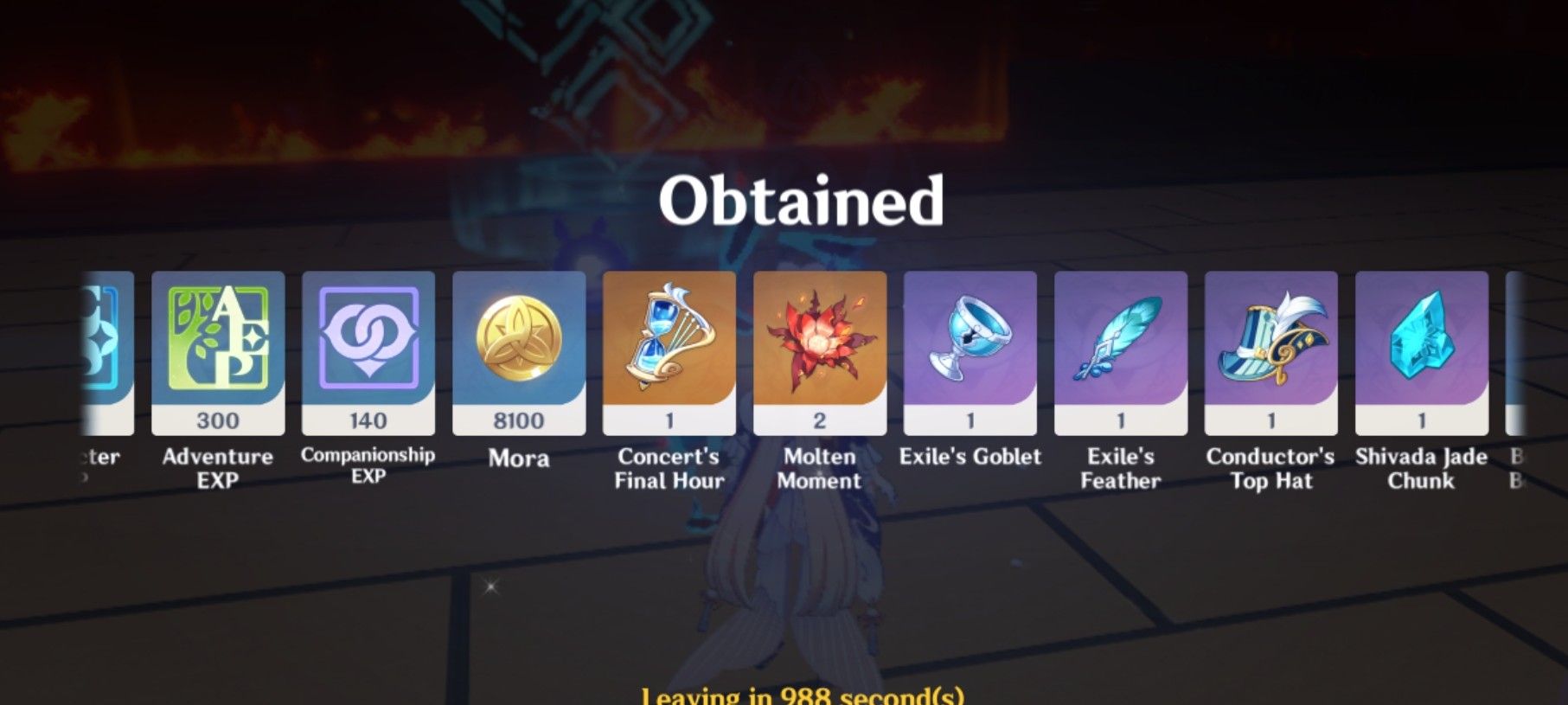Click the Companionship EXP icon
The image size is (1568, 705).
coord(369,346)
